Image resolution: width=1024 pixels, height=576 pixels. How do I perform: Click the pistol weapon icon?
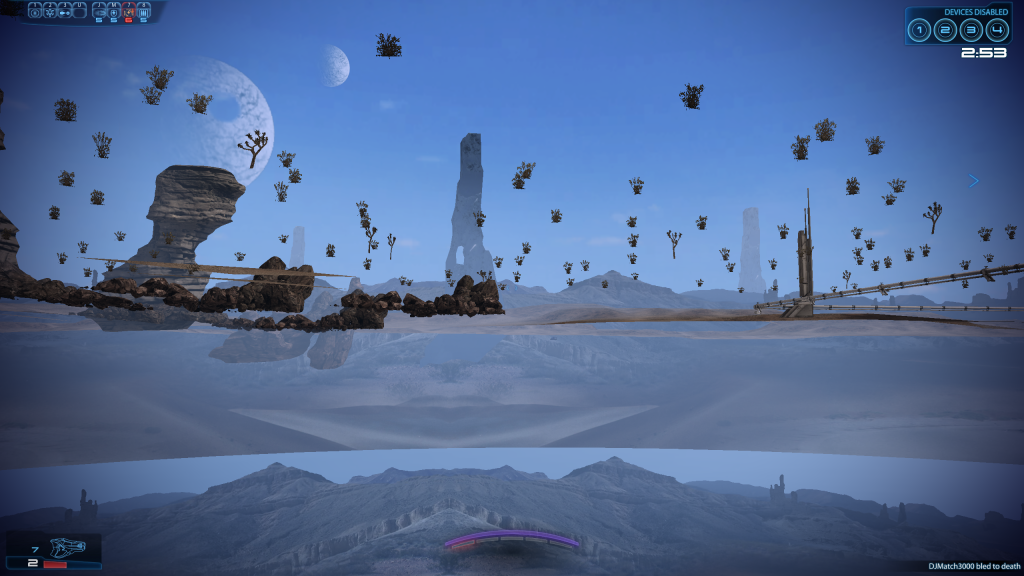pos(68,548)
